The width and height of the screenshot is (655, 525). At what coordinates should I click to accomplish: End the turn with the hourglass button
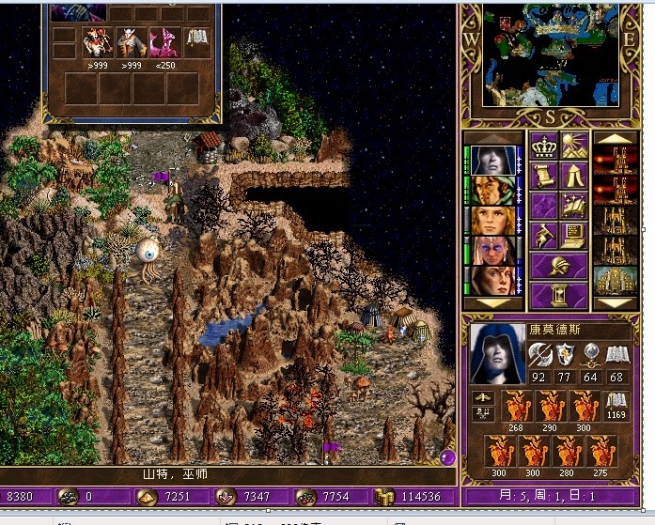558,295
